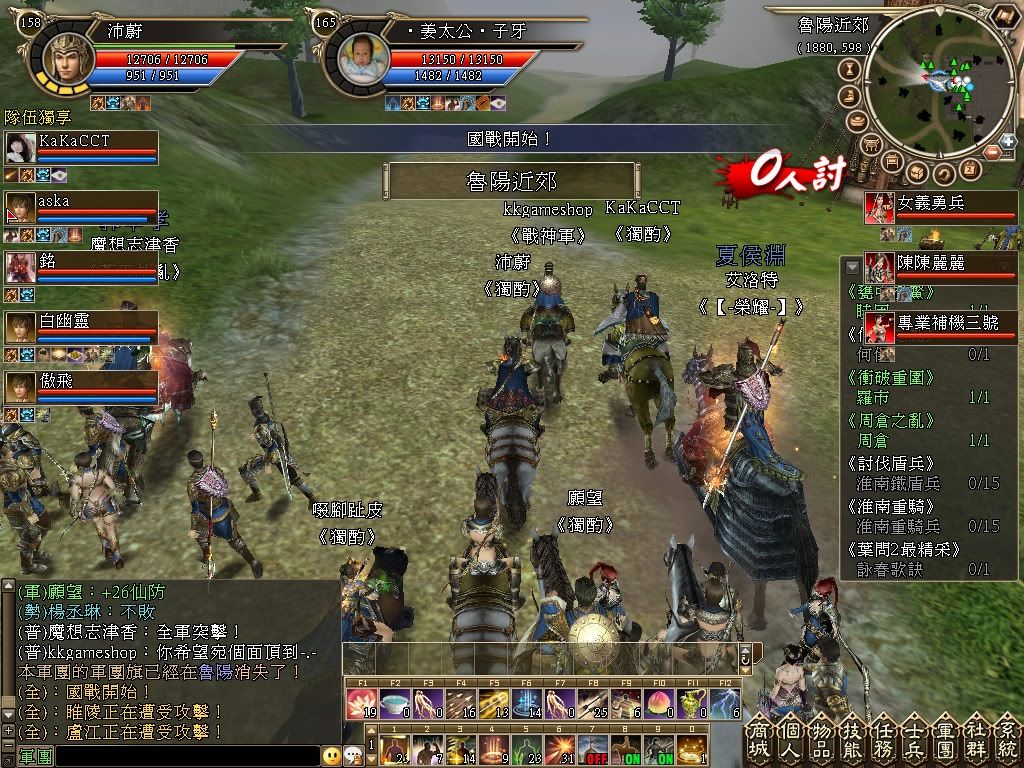The image size is (1024, 768).
Task: Switch chat channel using the 軍團 button
Action: click(x=35, y=757)
